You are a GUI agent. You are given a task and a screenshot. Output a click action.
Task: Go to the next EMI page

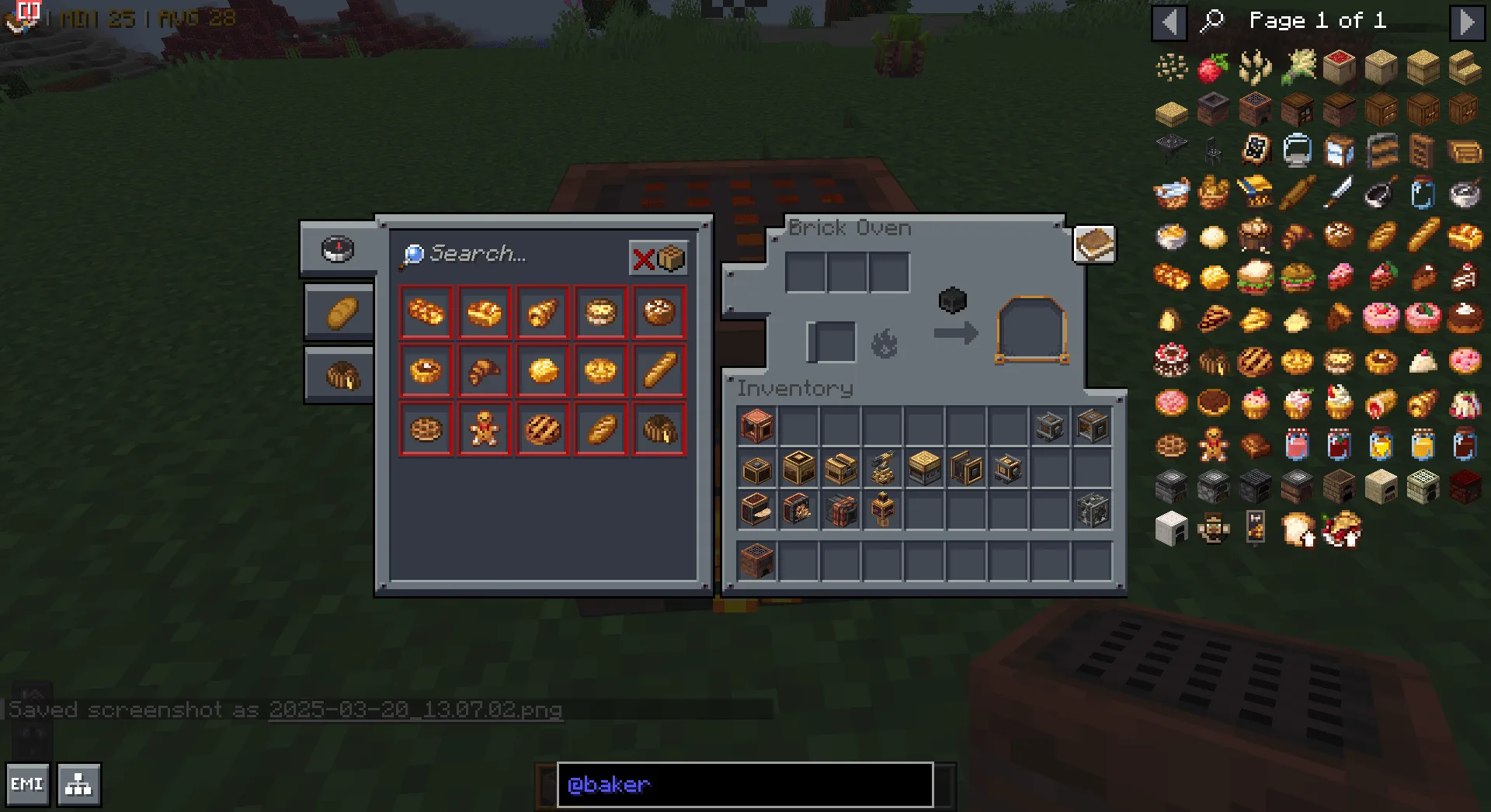[x=1465, y=22]
